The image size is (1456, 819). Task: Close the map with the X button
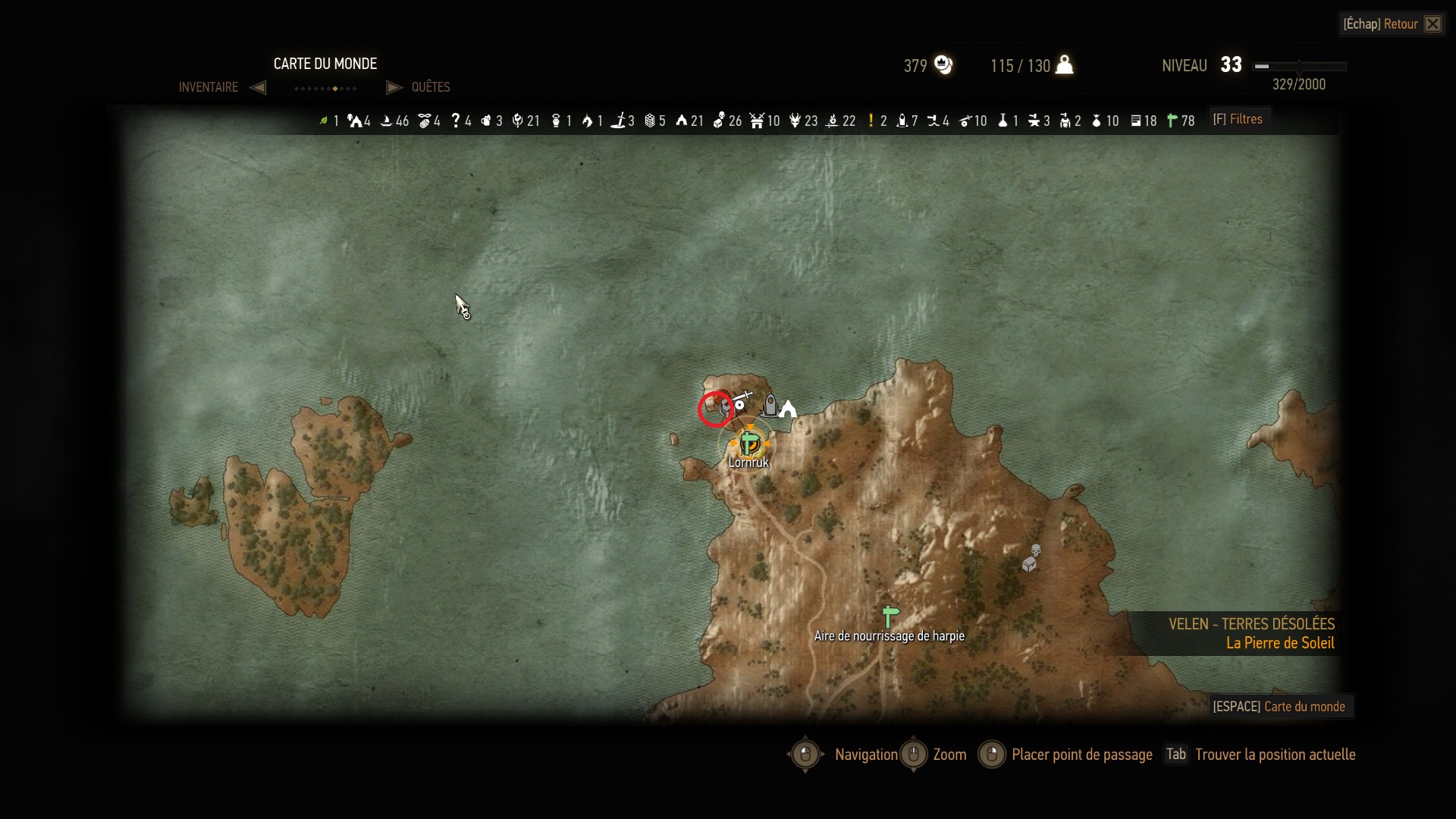[x=1432, y=24]
